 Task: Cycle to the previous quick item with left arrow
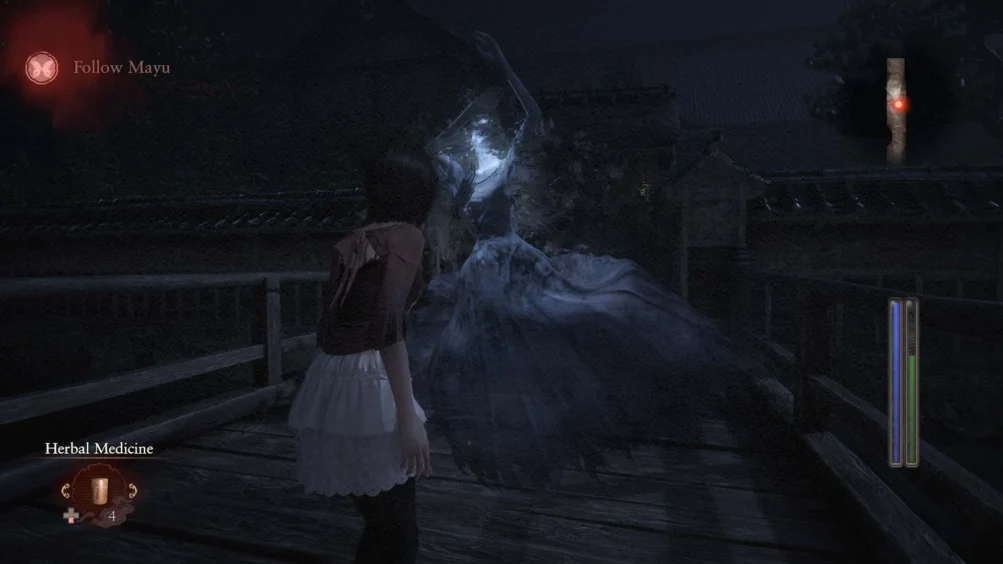click(x=67, y=491)
